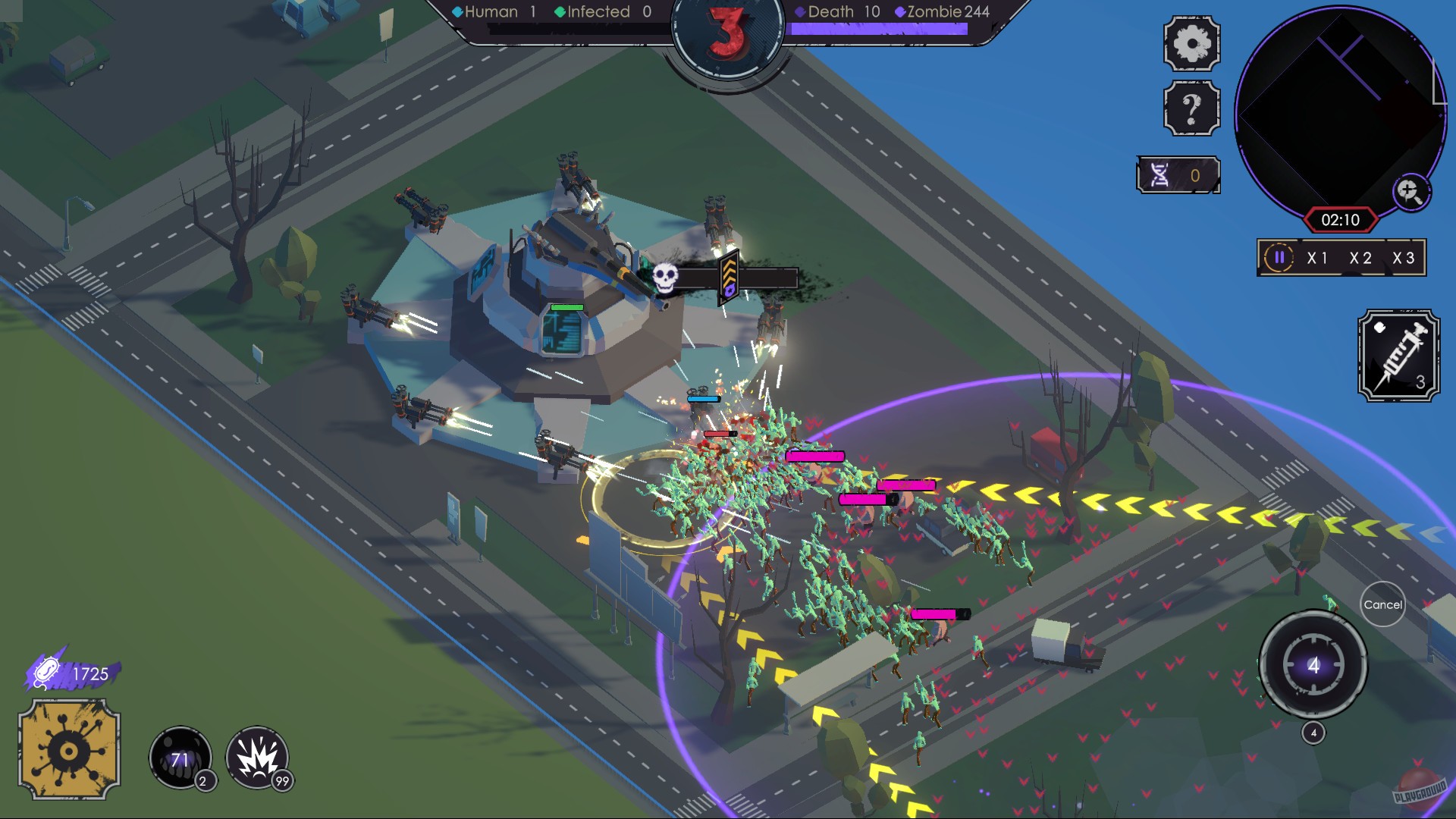This screenshot has height=819, width=1456.
Task: Click the 02:10 countdown timer
Action: (1342, 218)
